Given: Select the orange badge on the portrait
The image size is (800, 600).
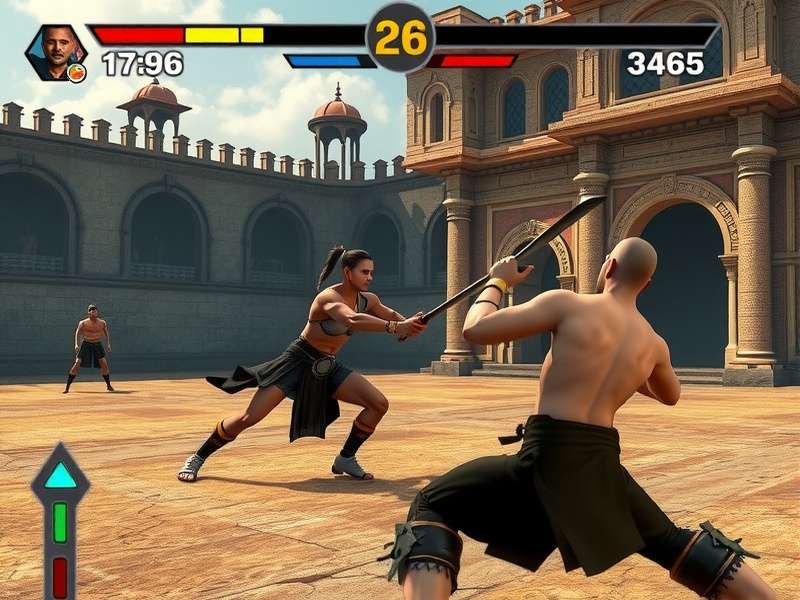Looking at the screenshot, I should (76, 72).
